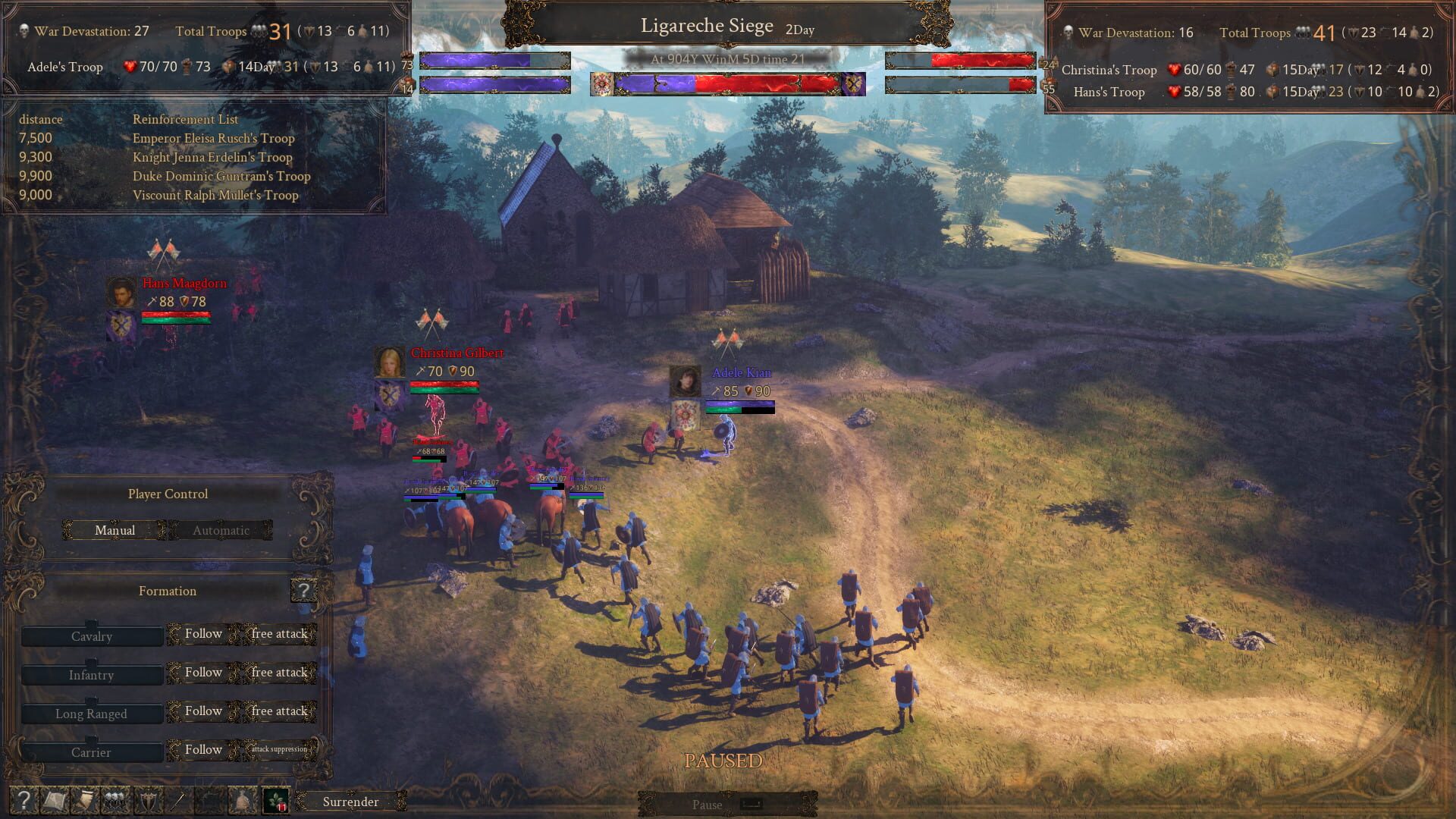Switch player control to Automatic

tap(220, 530)
